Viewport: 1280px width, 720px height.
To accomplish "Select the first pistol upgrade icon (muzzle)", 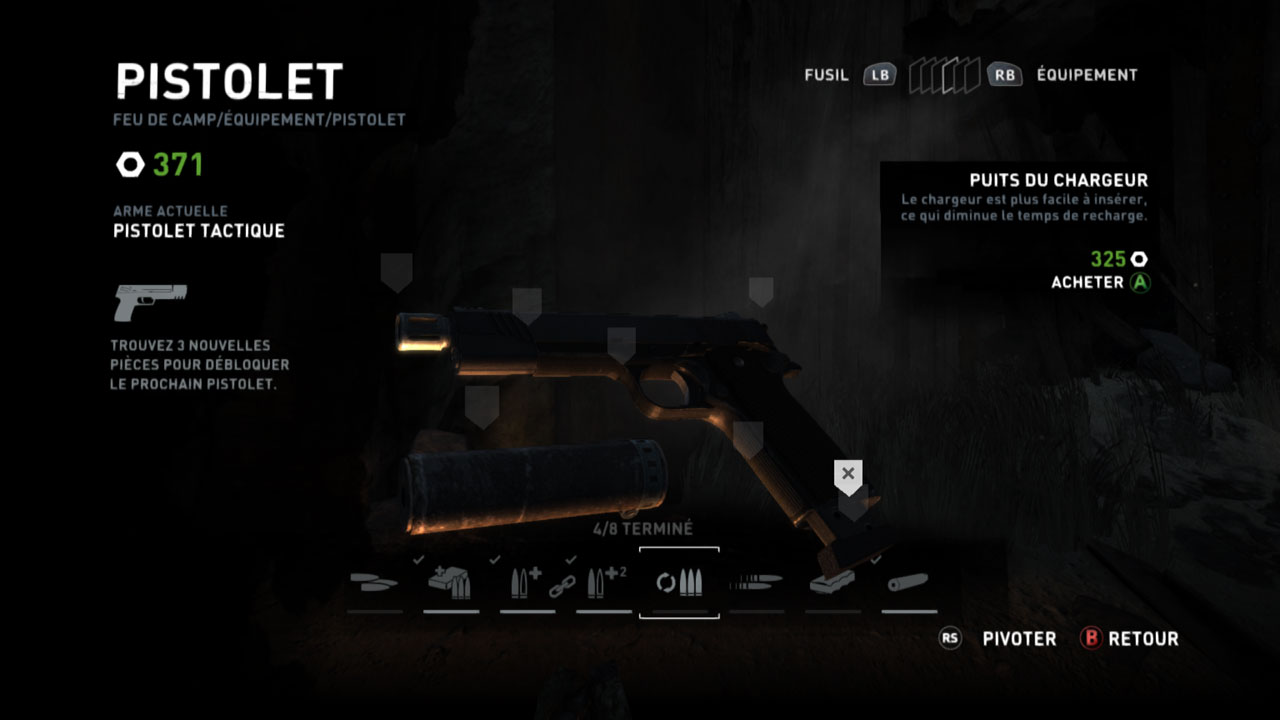I will (375, 580).
